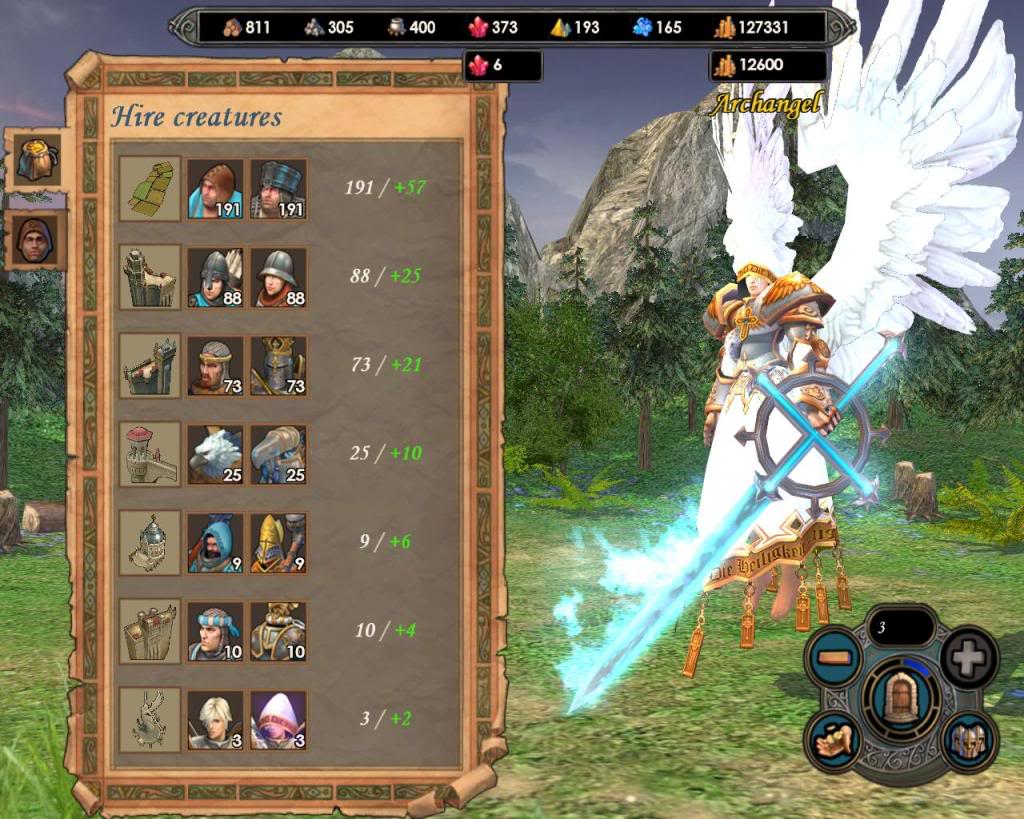This screenshot has width=1024, height=819.
Task: Increase hire amount with the plus button
Action: coord(968,658)
